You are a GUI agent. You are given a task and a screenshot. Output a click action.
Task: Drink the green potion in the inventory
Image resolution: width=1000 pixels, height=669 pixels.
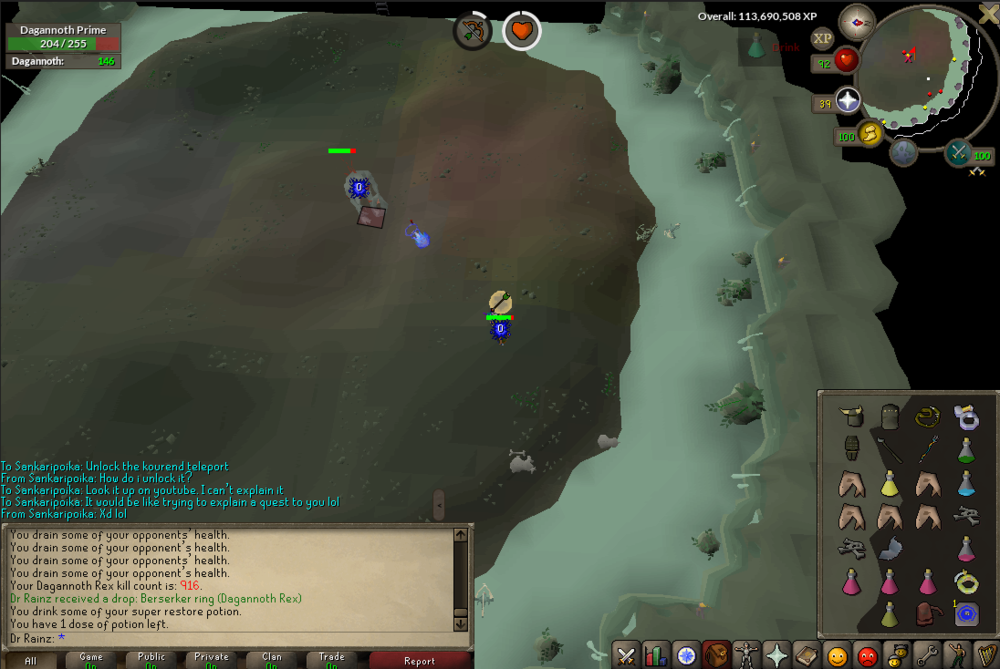tap(966, 449)
